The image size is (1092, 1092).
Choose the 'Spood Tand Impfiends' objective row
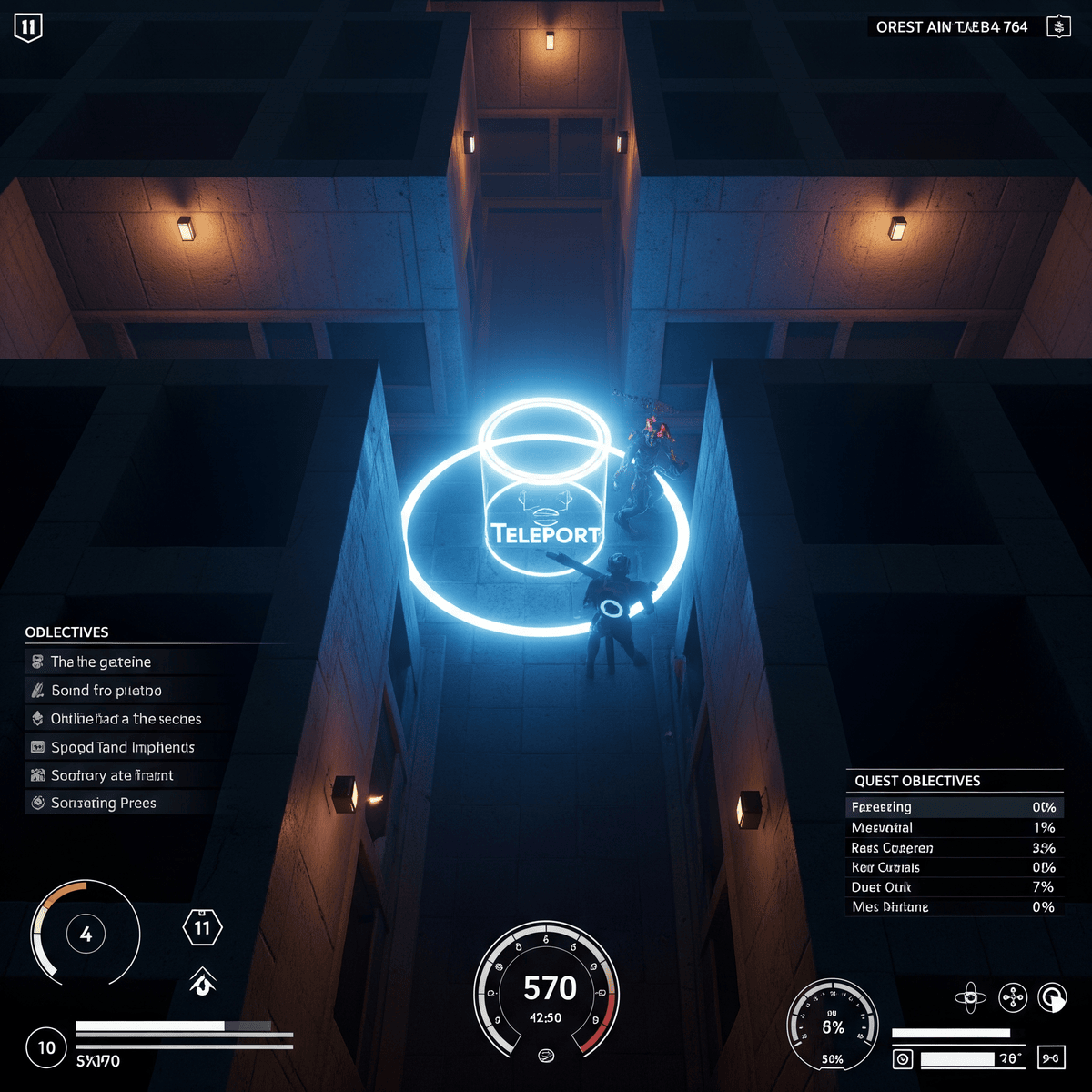pos(123,747)
